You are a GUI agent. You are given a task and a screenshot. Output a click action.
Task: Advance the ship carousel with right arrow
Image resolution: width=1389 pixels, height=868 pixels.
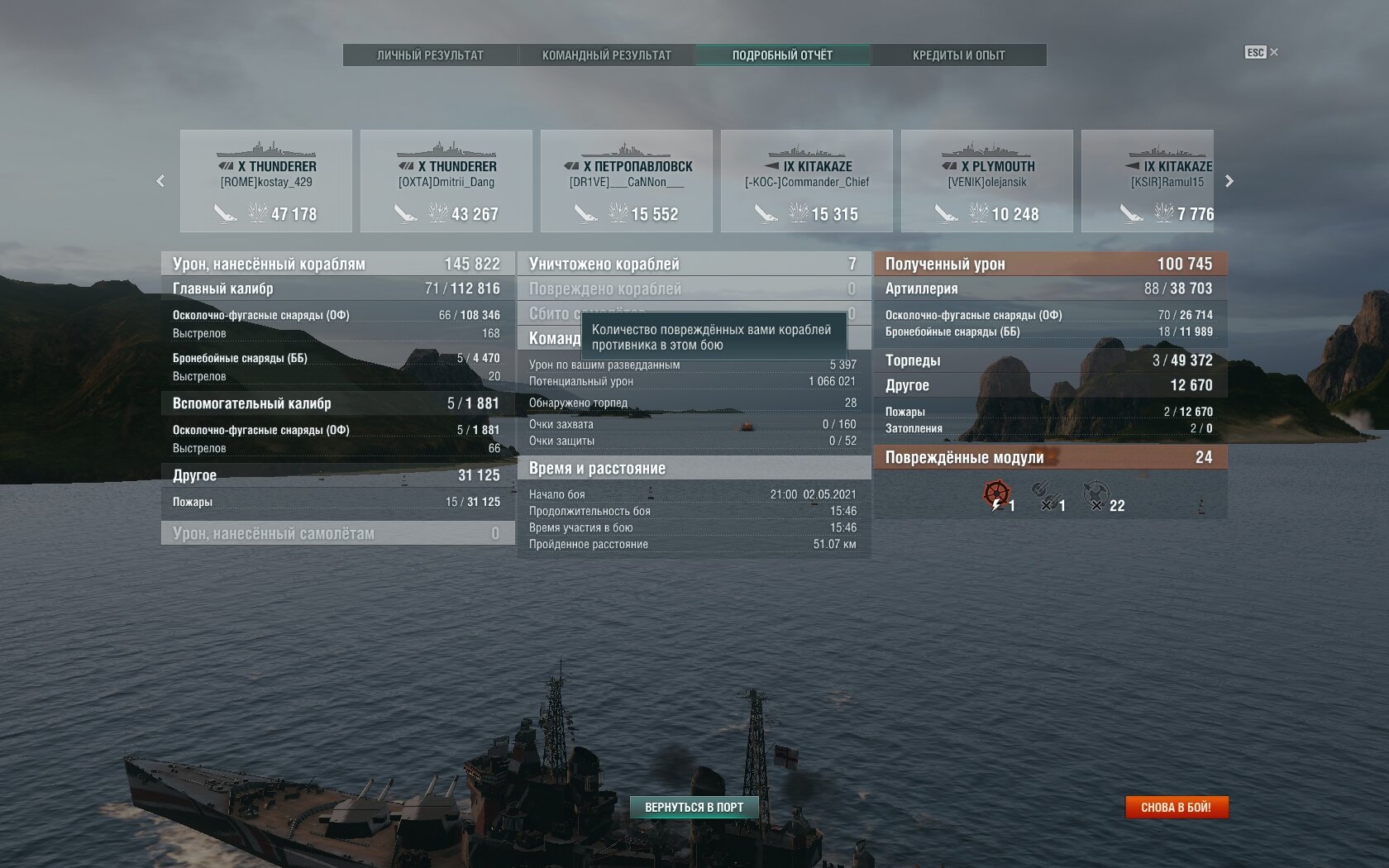tap(1229, 181)
